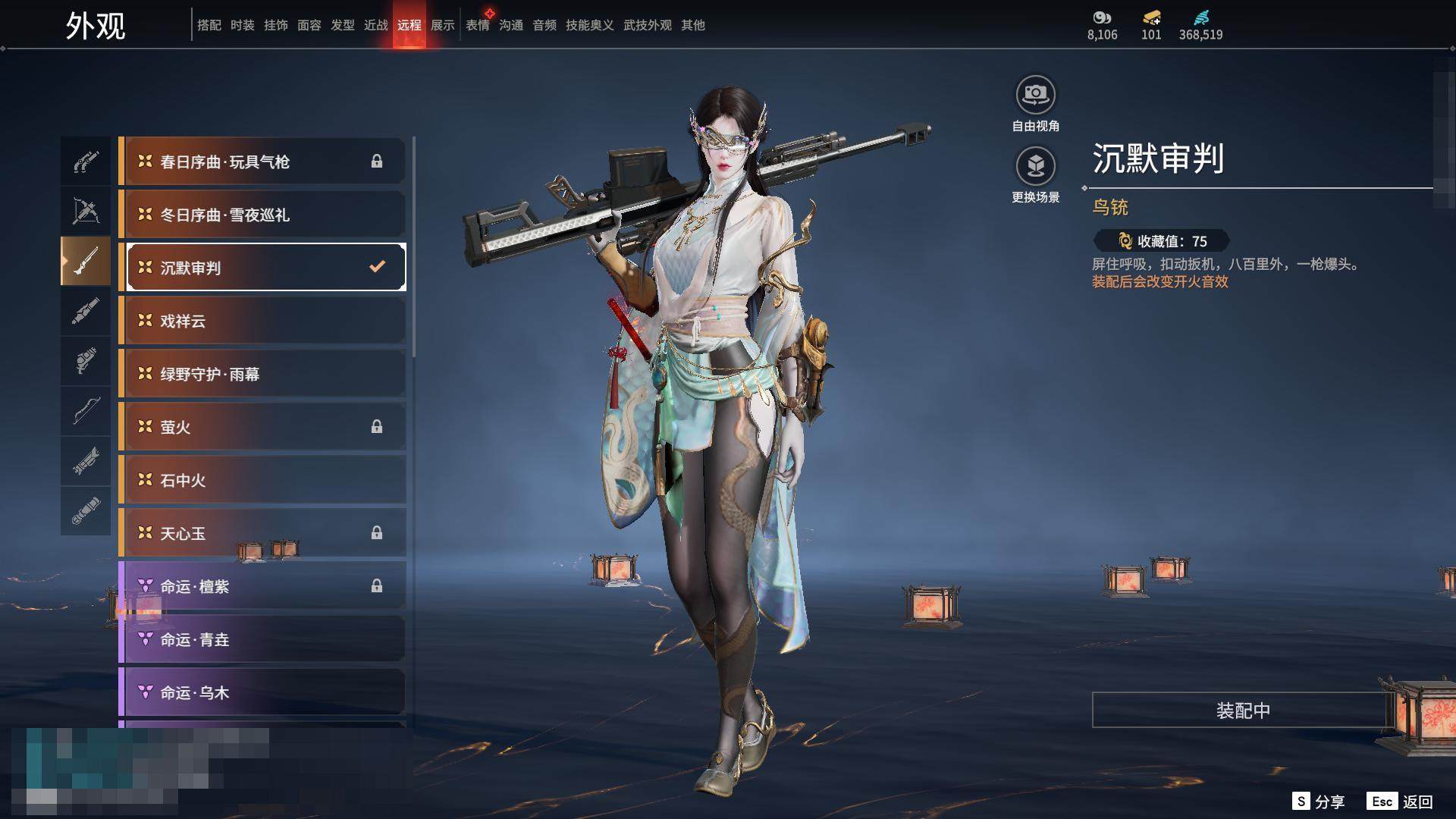Click the 装配中 equip button

pyautogui.click(x=1242, y=710)
